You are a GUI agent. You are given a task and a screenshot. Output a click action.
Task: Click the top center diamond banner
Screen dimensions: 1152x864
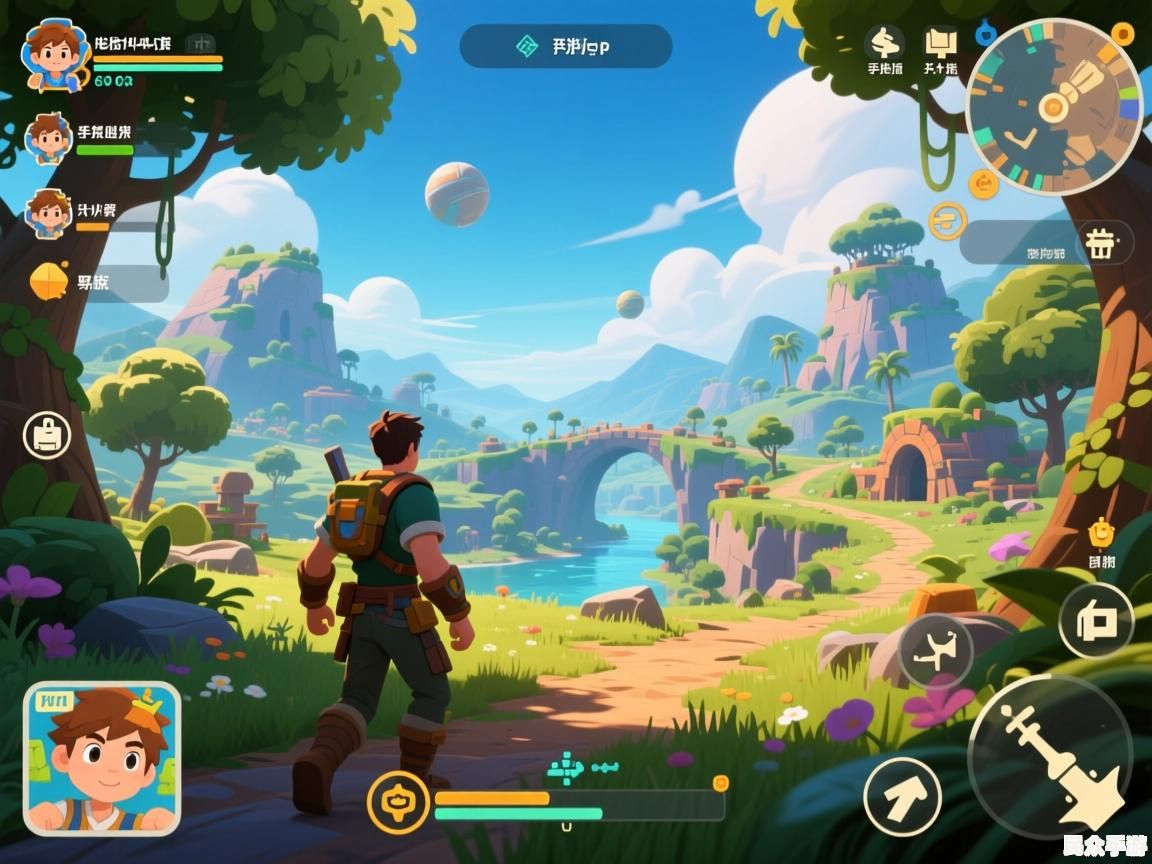(x=565, y=46)
